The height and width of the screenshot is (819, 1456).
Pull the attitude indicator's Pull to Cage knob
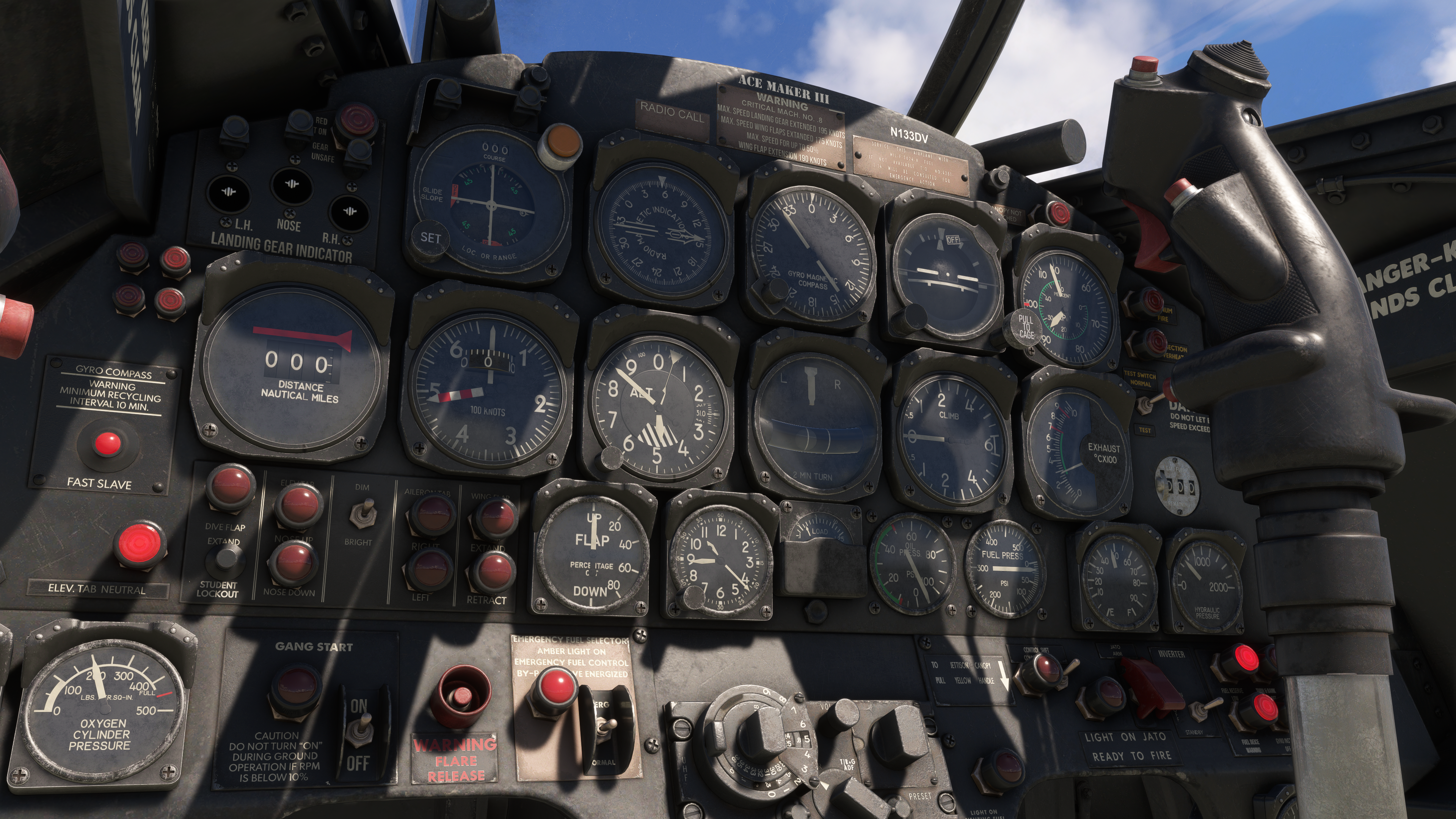pyautogui.click(x=1026, y=327)
